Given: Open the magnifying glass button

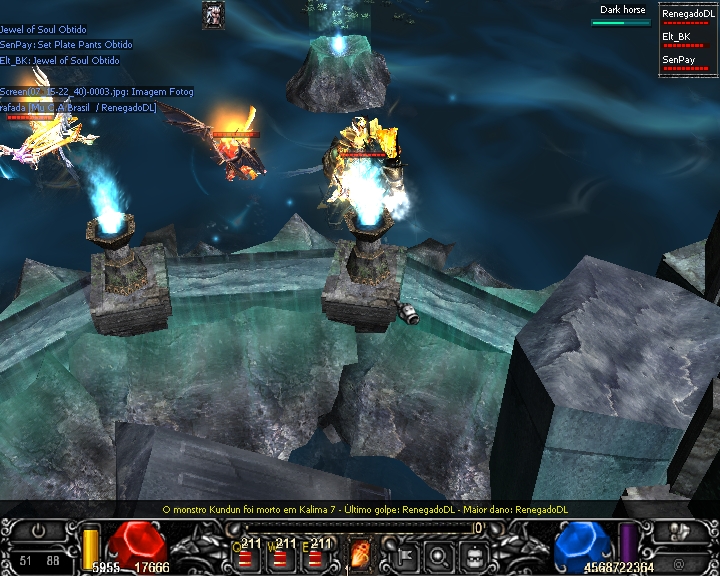Looking at the screenshot, I should [439, 556].
